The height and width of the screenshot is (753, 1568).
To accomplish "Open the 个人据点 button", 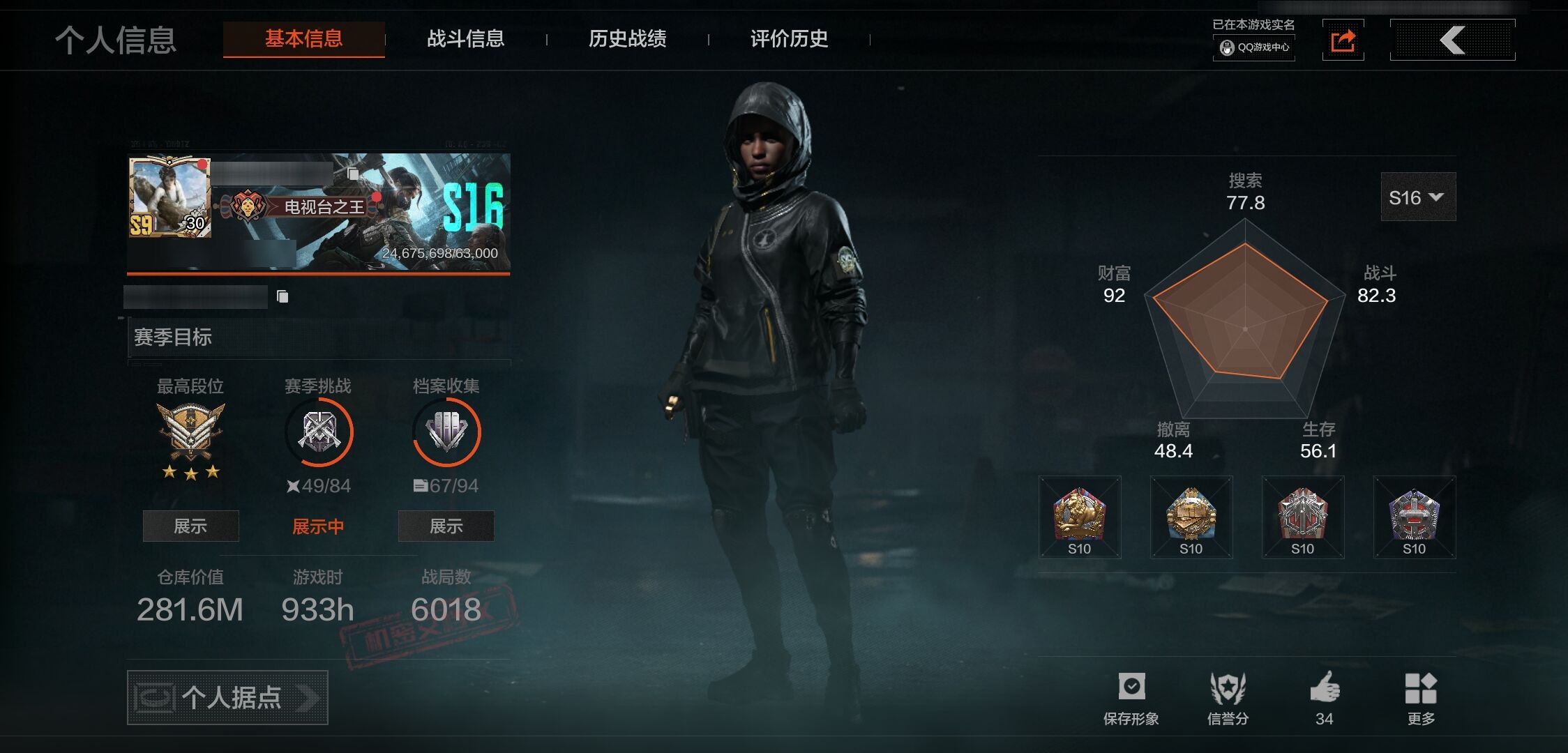I will coord(227,697).
